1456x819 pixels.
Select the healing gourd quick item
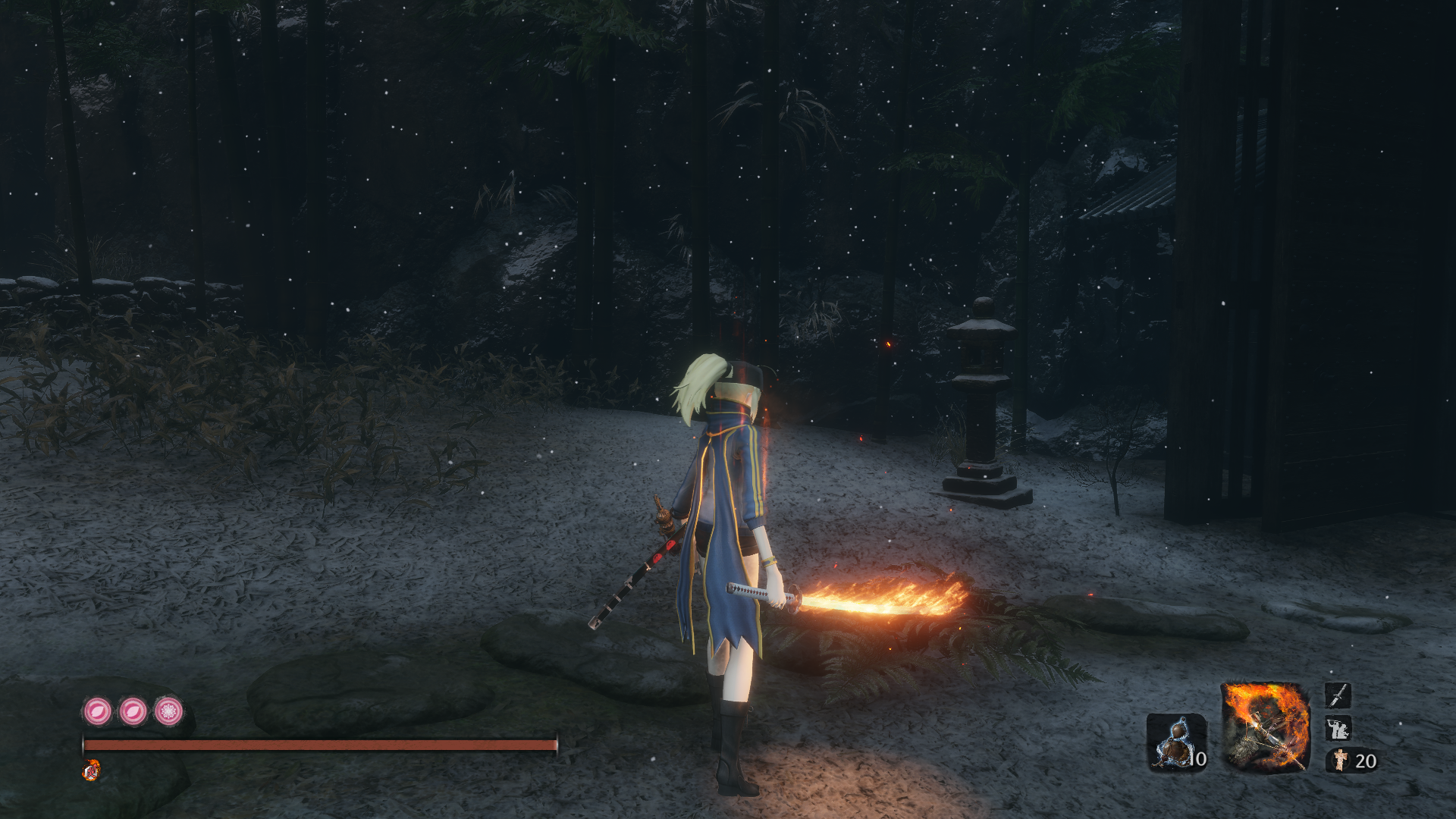pyautogui.click(x=1176, y=742)
